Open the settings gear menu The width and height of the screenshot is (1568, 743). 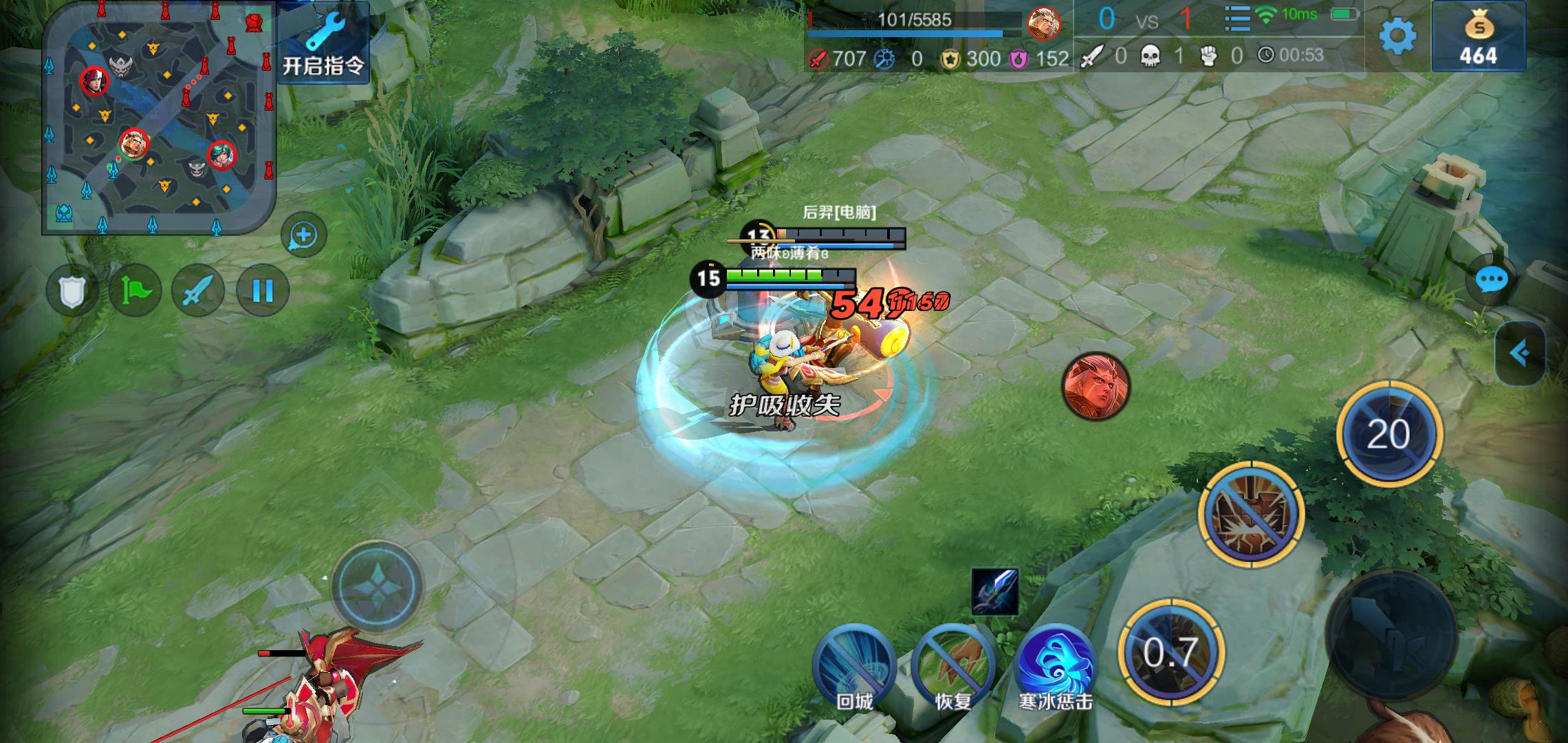[1397, 36]
